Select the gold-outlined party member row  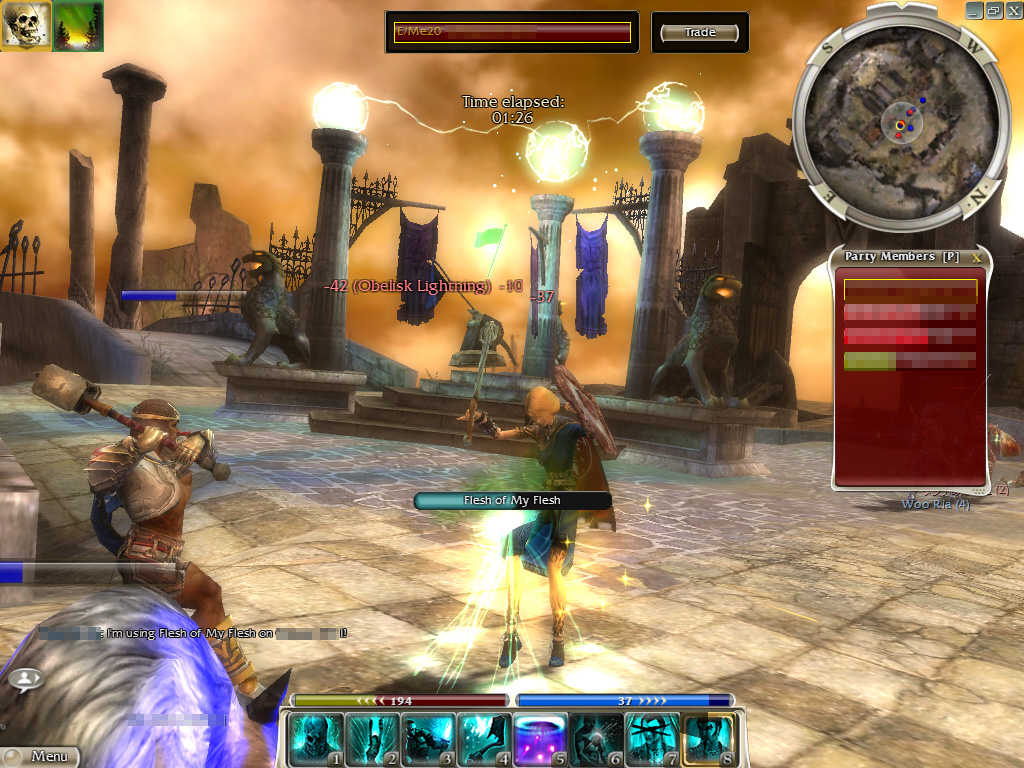tap(910, 290)
